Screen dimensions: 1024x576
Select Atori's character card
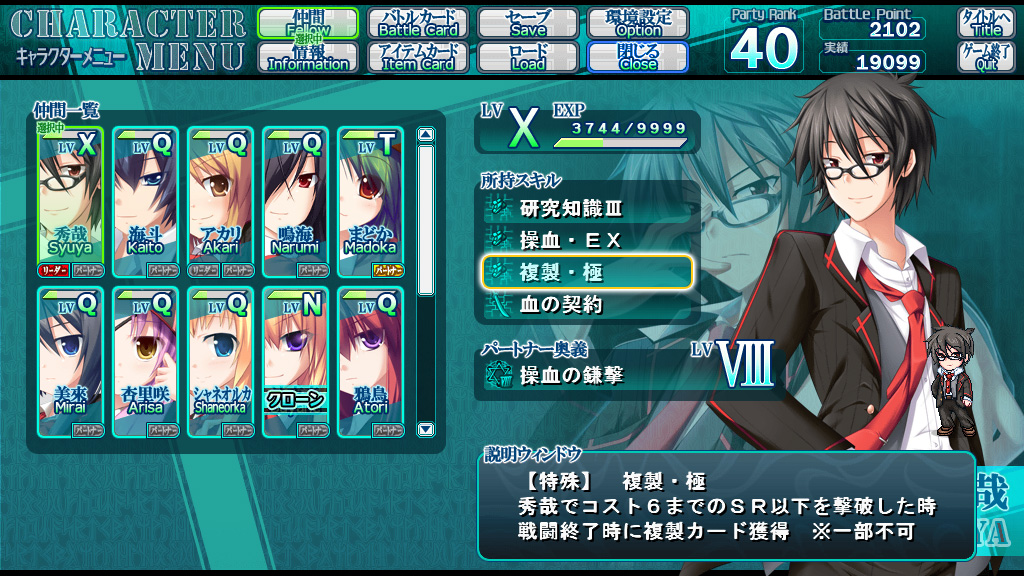[370, 361]
